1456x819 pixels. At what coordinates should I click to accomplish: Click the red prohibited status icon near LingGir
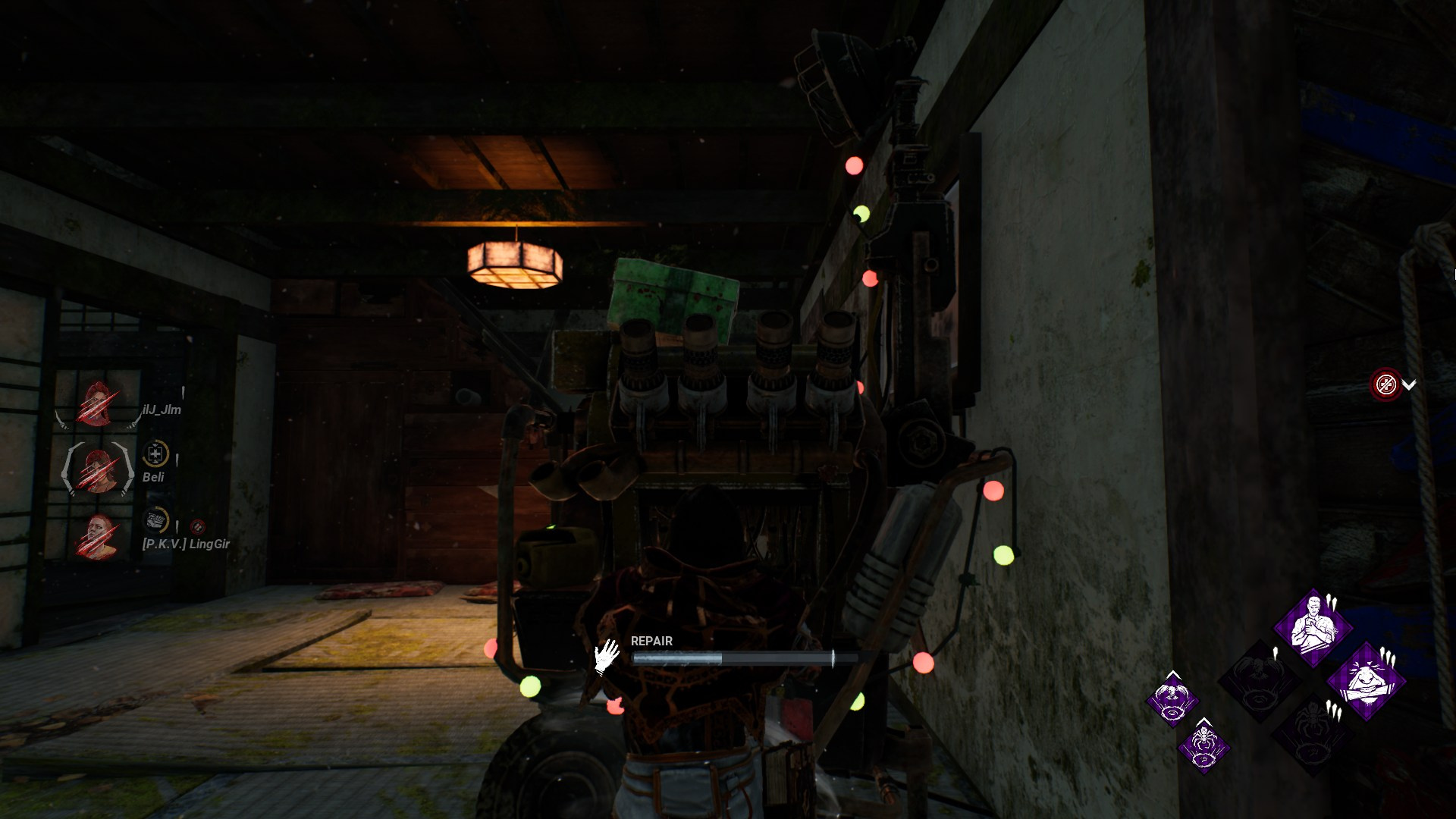tap(198, 526)
